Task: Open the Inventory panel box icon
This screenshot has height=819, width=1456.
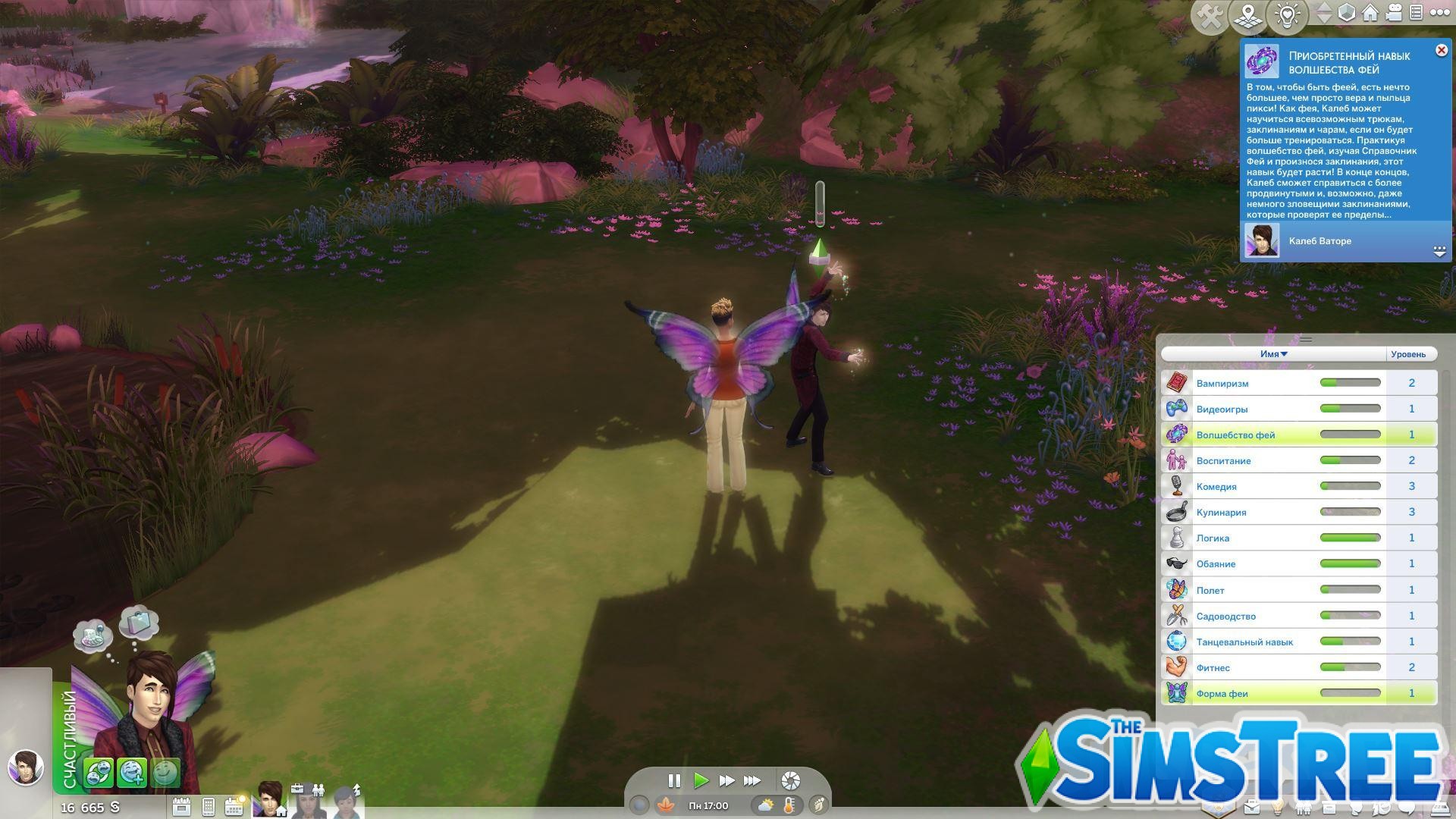Action: click(x=1328, y=807)
